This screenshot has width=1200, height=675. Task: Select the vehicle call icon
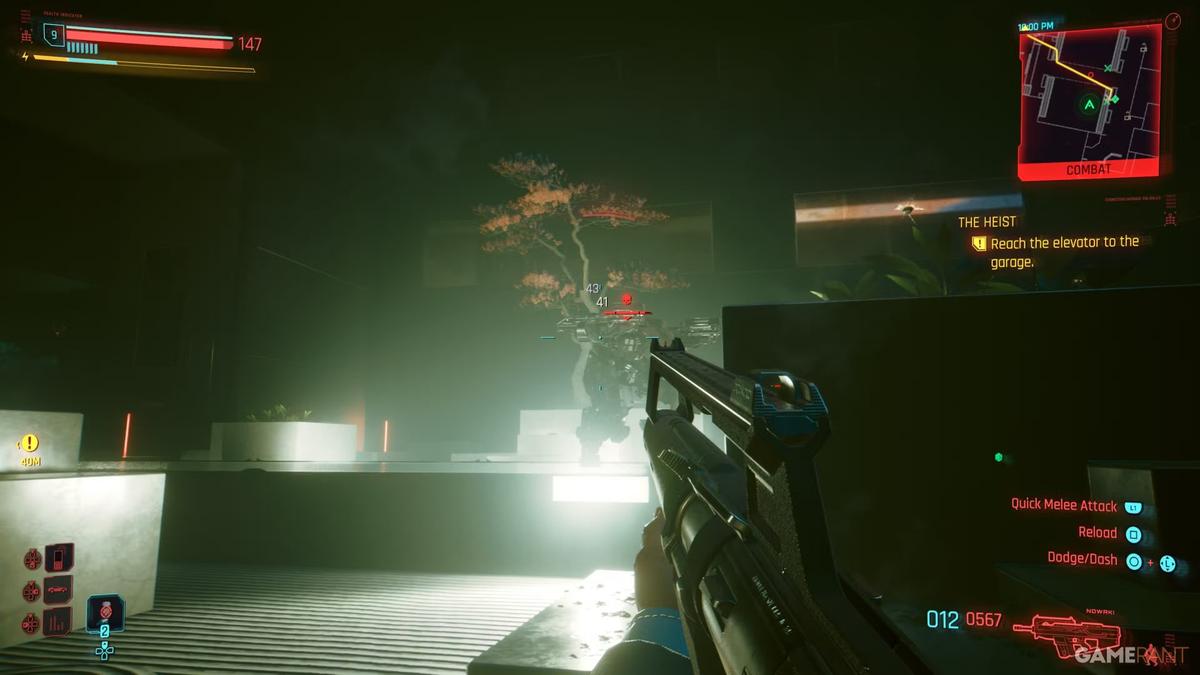(58, 590)
